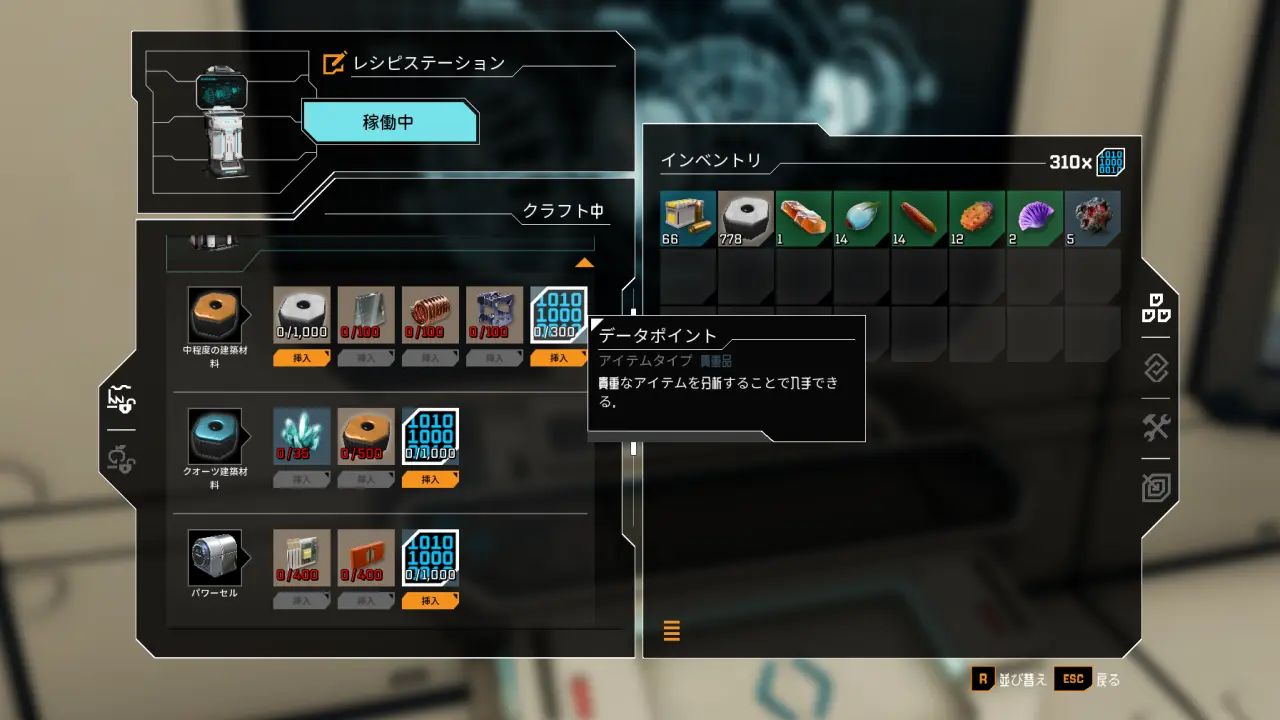Open the hamburger menu at panel bottom
1280x720 pixels.
[x=671, y=631]
